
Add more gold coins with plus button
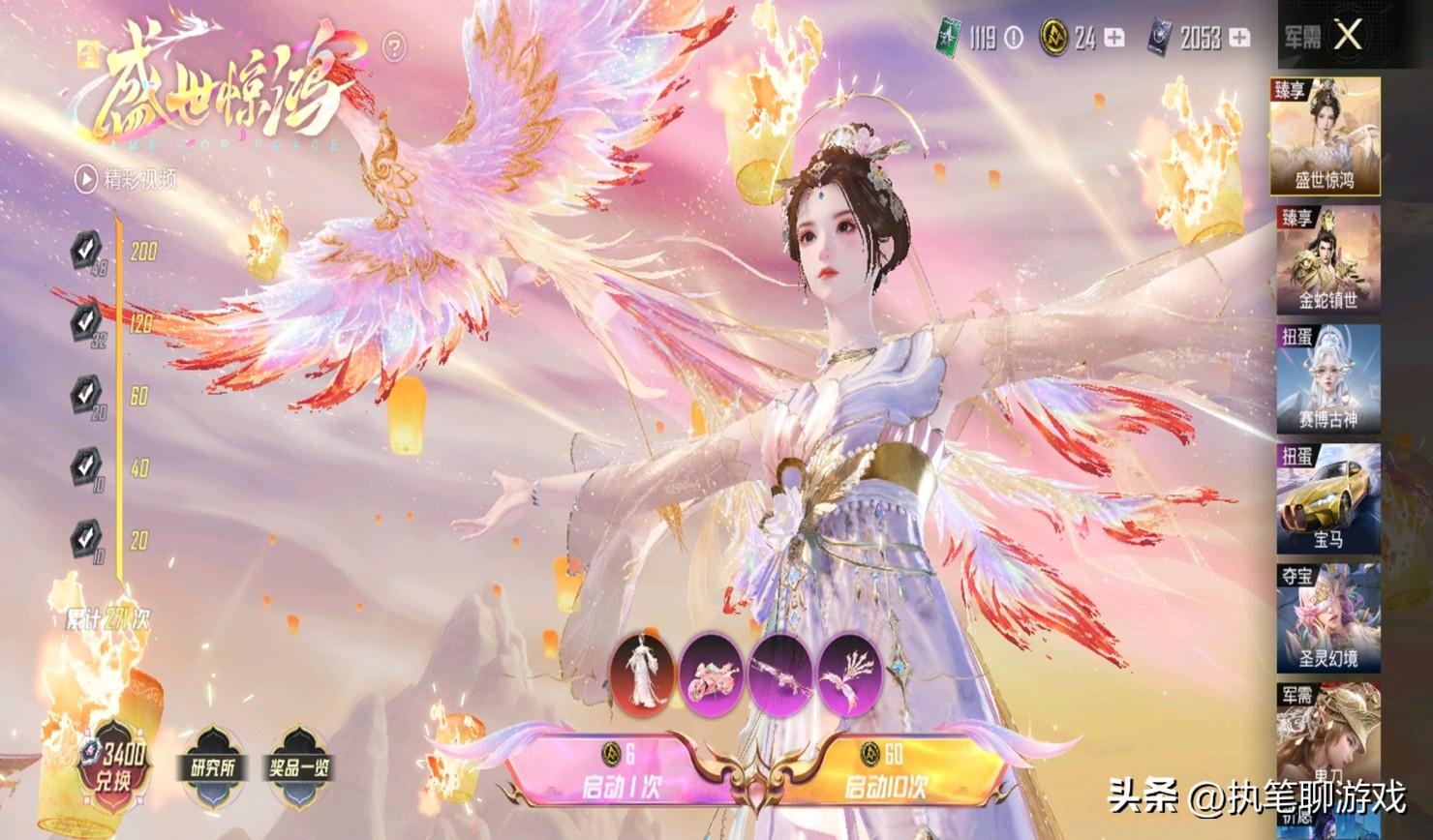coord(1114,38)
